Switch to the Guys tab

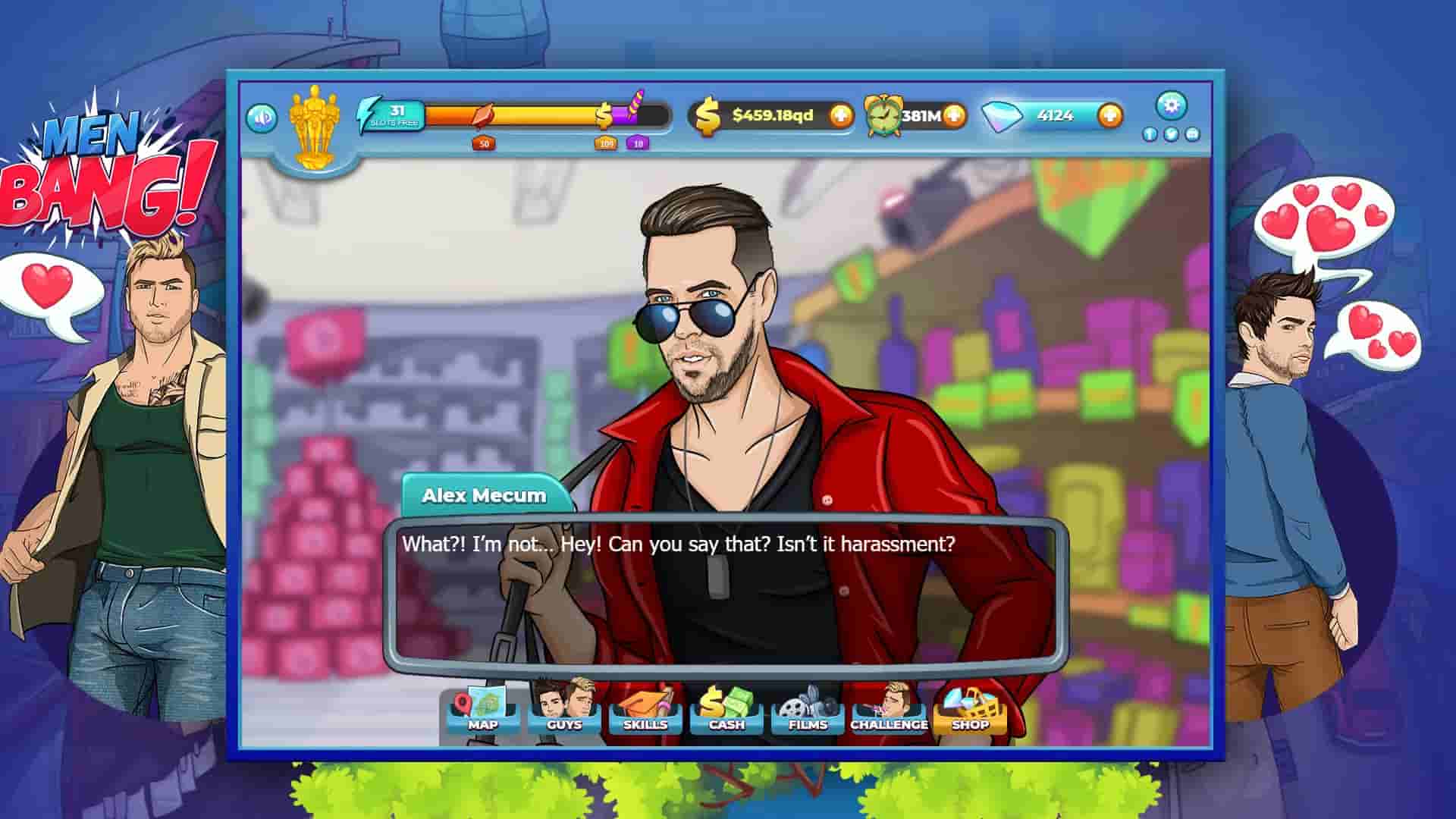pos(565,713)
